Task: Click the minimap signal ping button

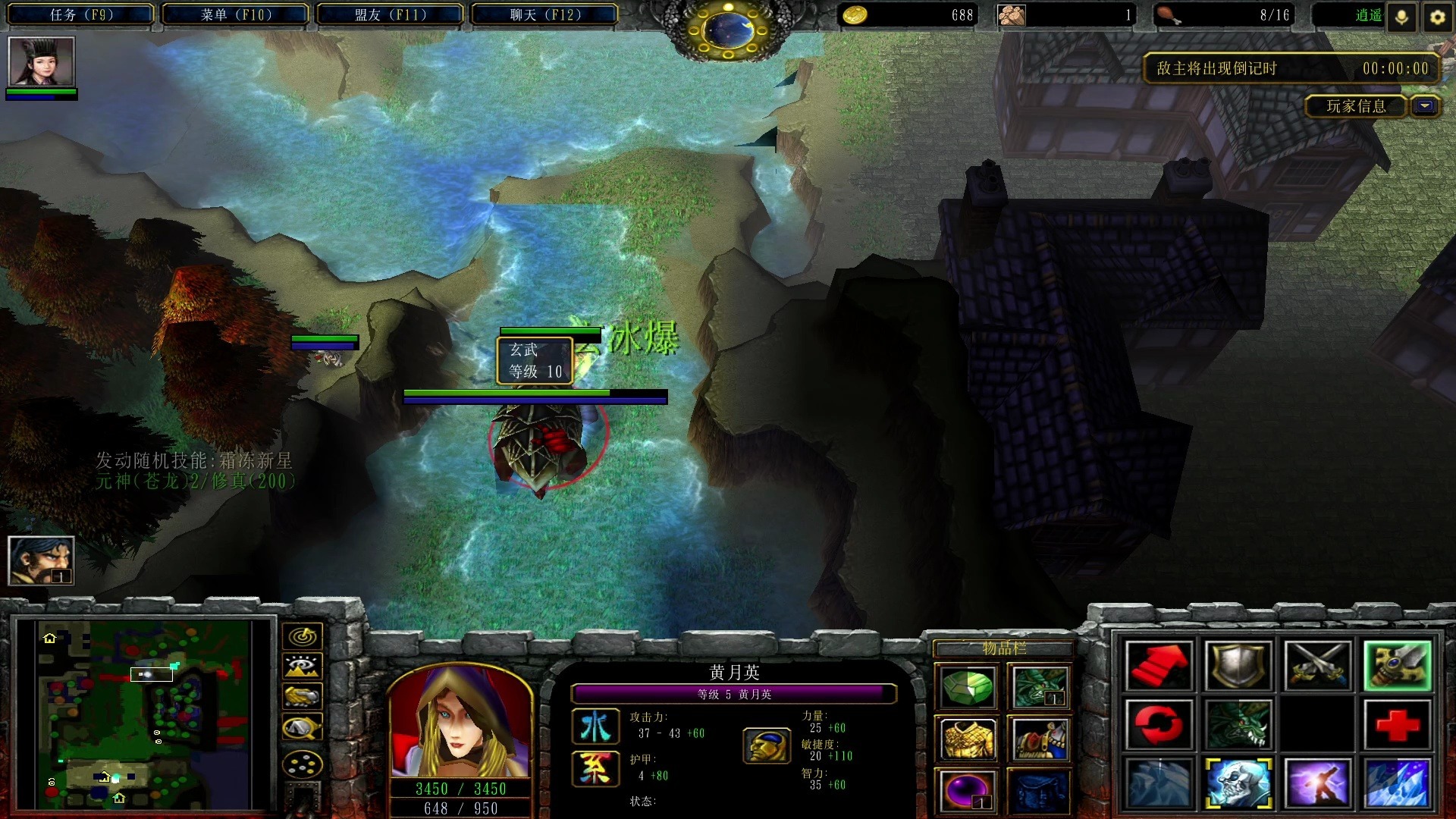Action: coord(302,636)
